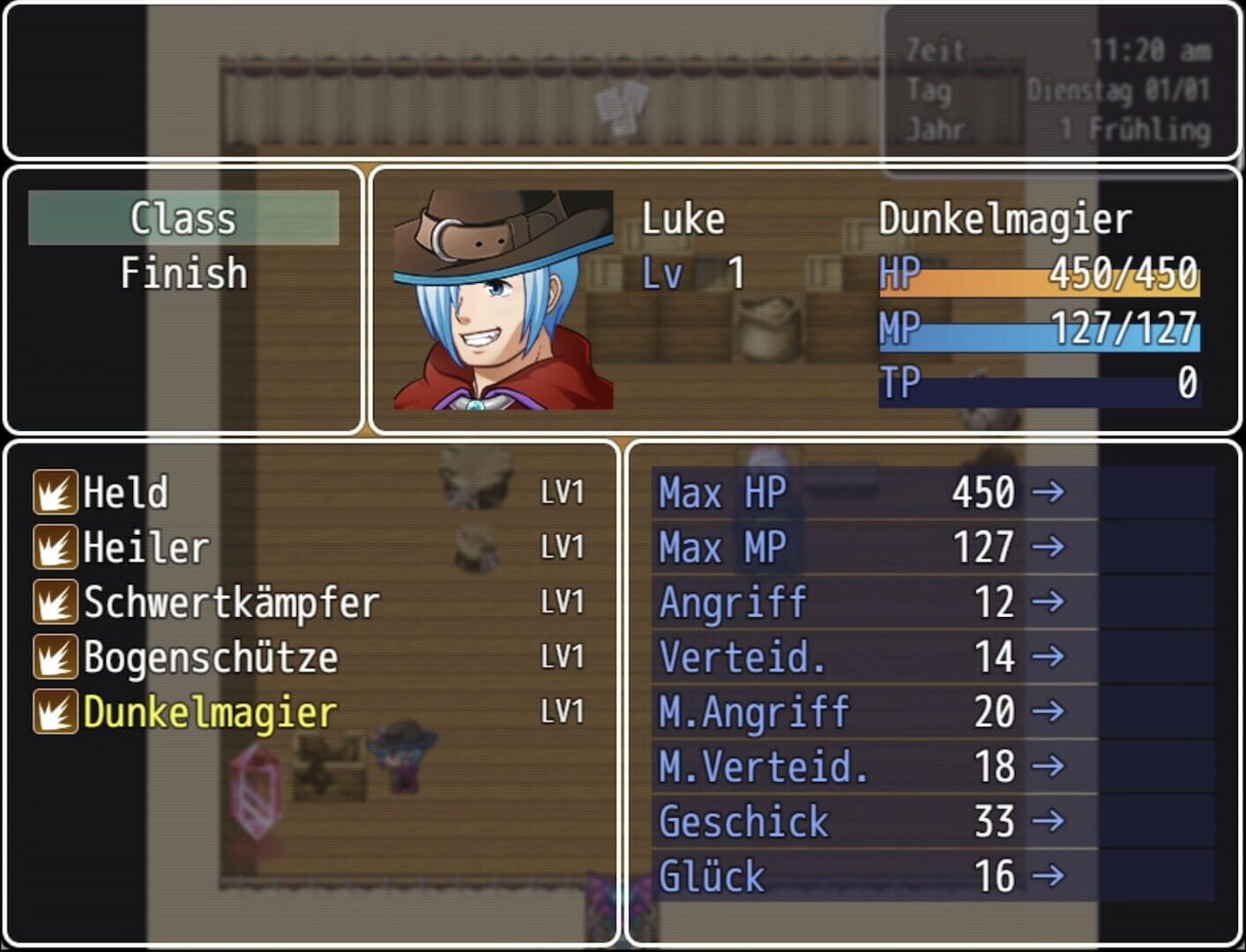This screenshot has height=952, width=1246.
Task: Click the highlighted Dunkelmagier class icon
Action: (55, 712)
